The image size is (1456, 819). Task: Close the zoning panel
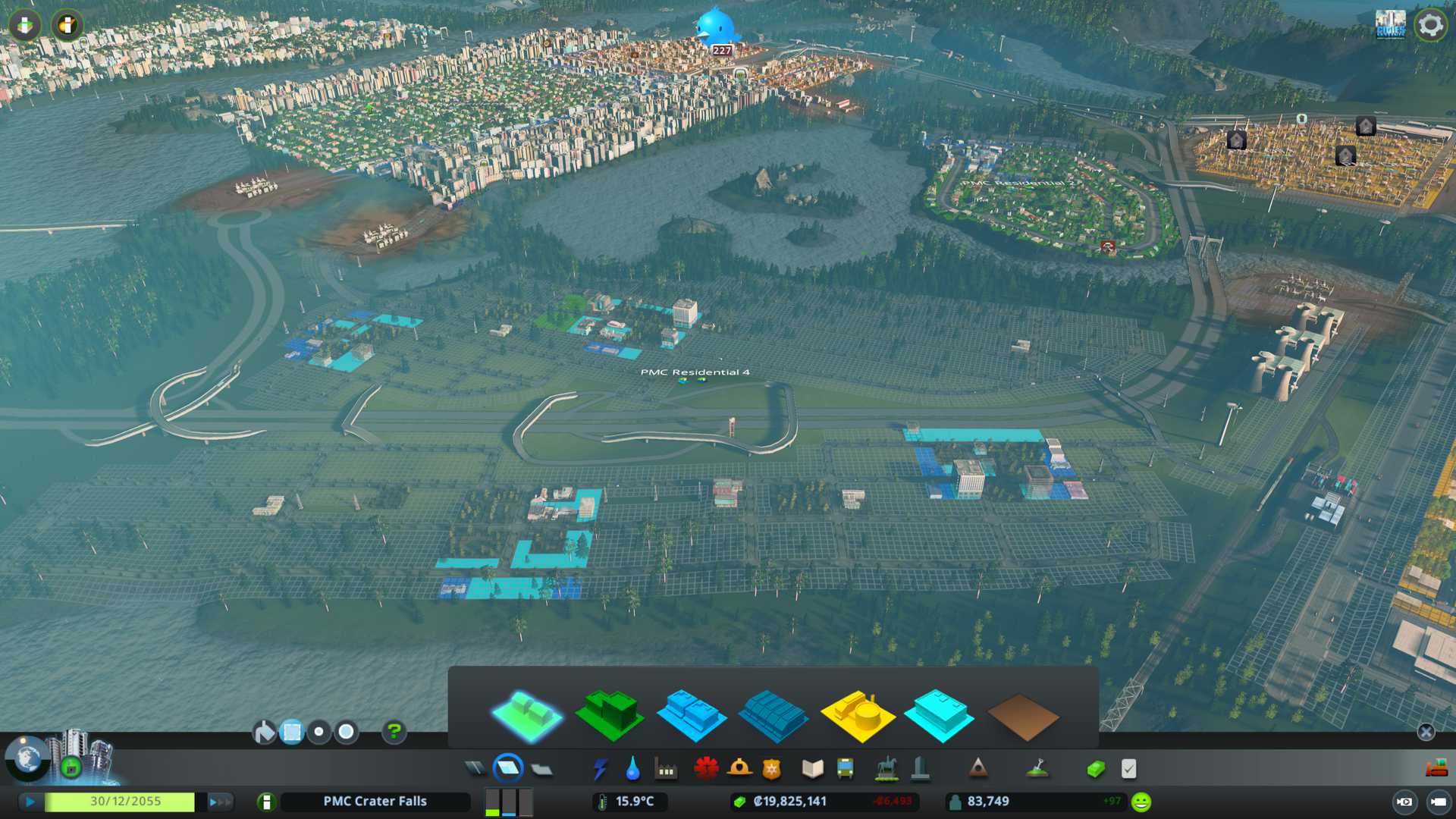1426,732
